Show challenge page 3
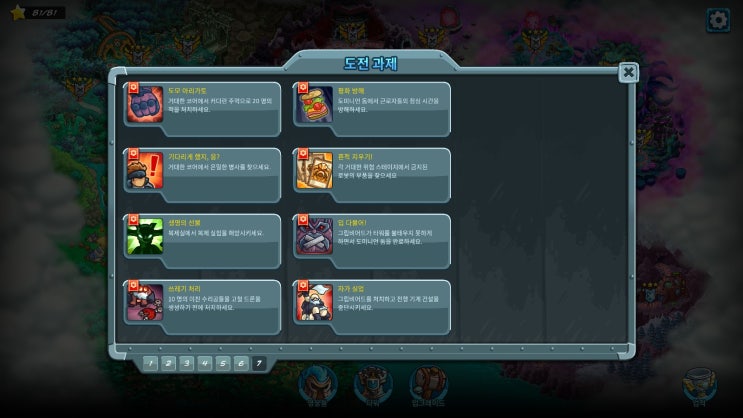This screenshot has width=743, height=418. click(186, 363)
